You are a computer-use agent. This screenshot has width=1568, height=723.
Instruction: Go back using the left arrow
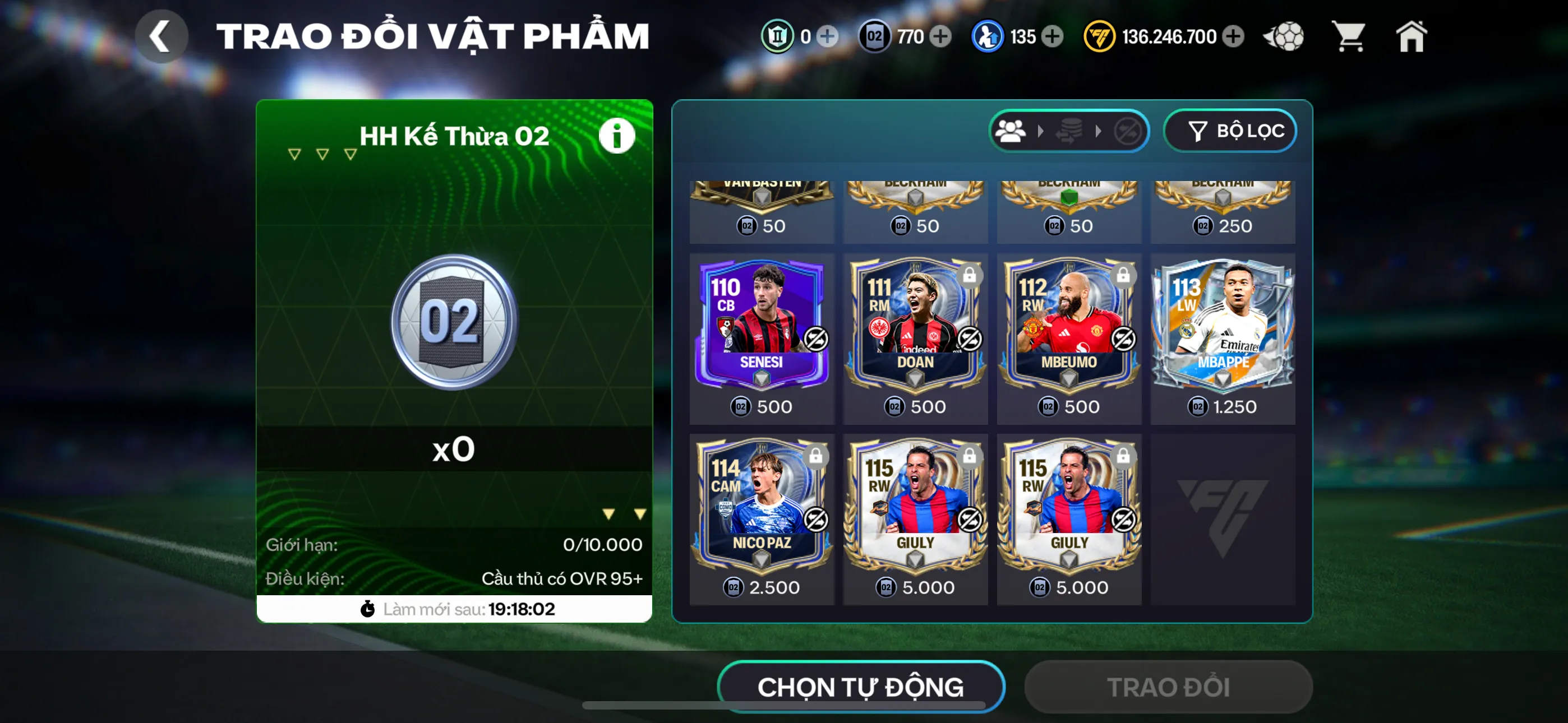(x=161, y=36)
